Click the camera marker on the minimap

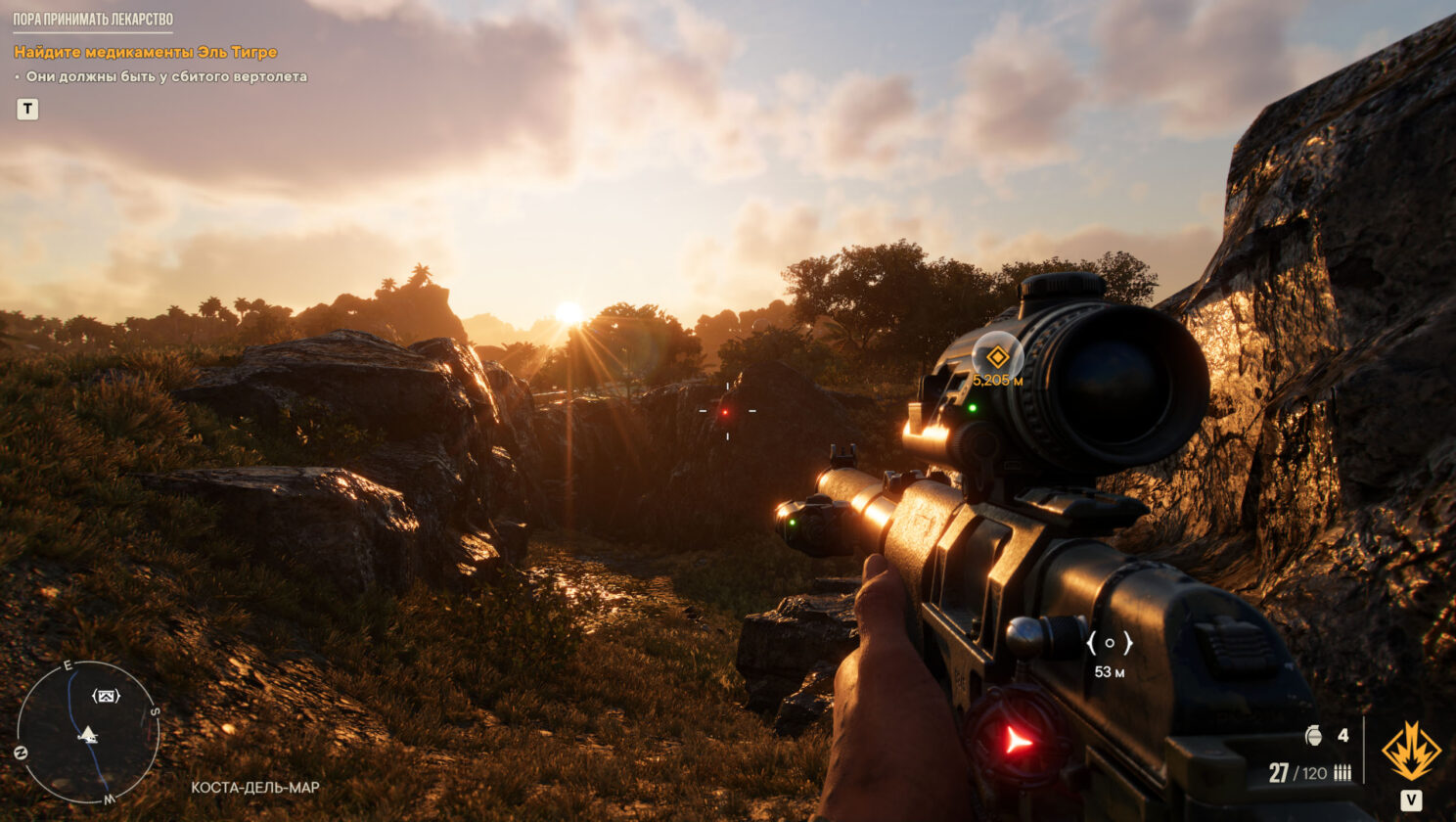(106, 696)
